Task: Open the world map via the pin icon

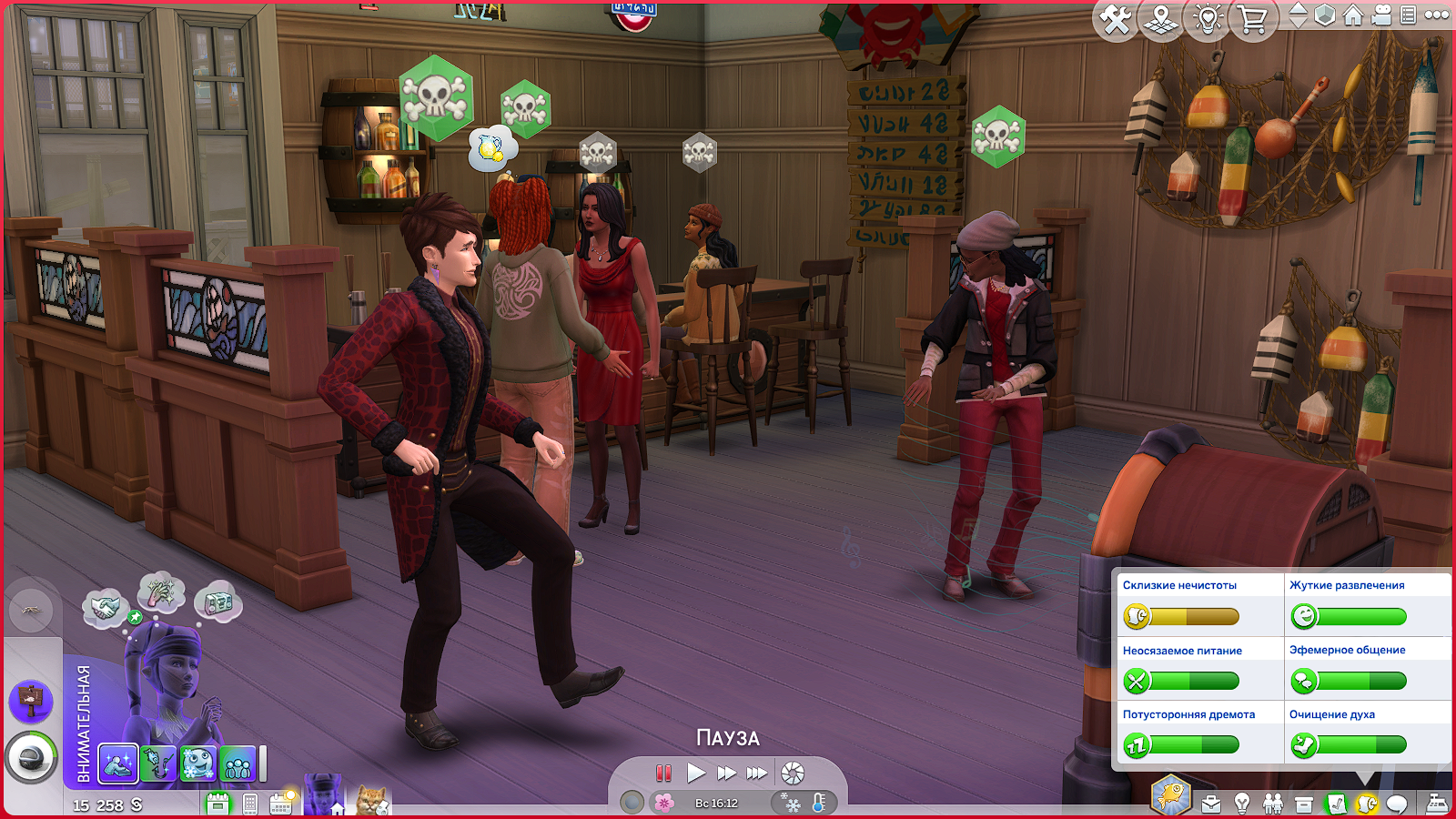Action: 1161,19
